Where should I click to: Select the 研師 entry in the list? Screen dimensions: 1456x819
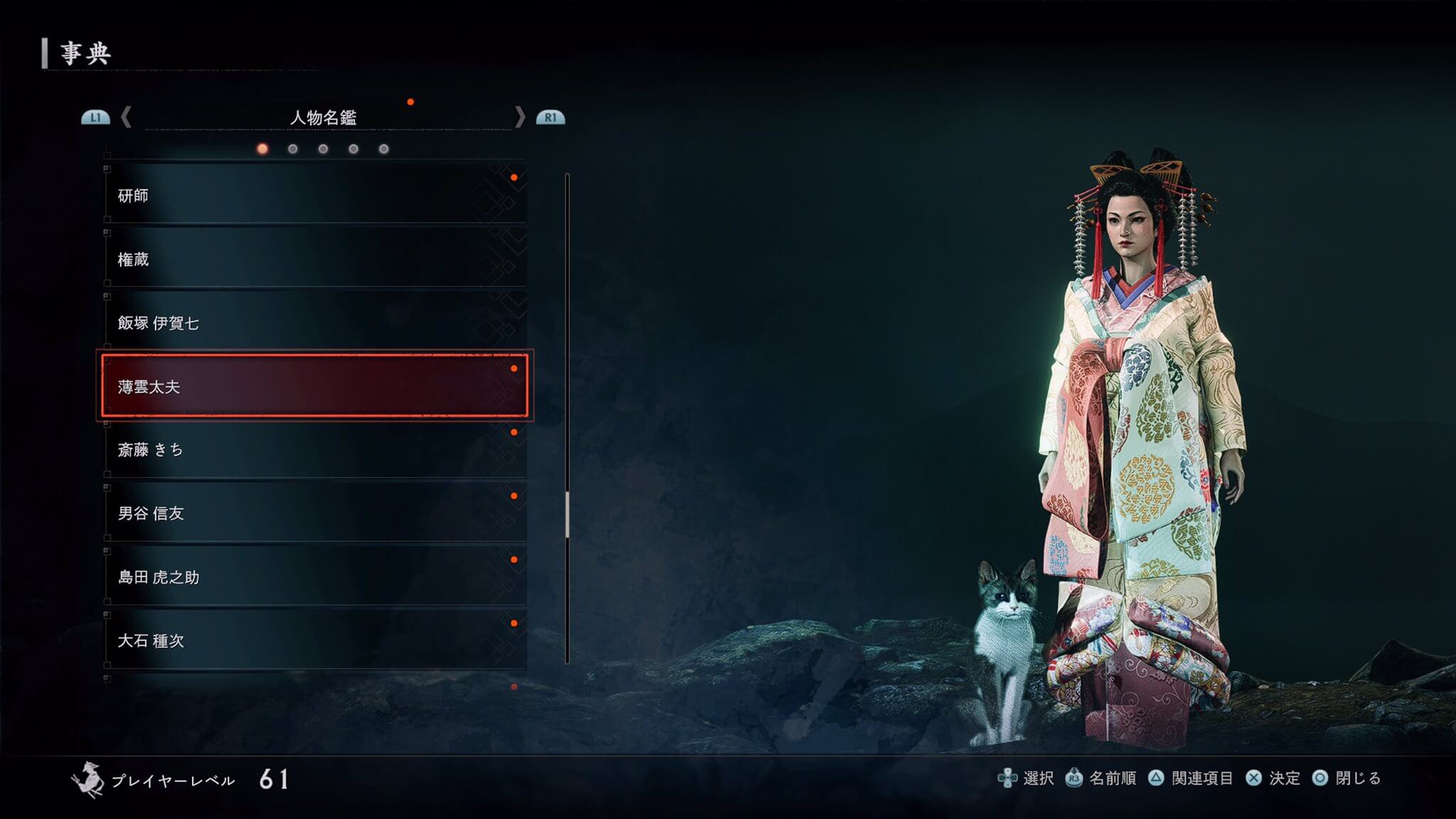(315, 196)
